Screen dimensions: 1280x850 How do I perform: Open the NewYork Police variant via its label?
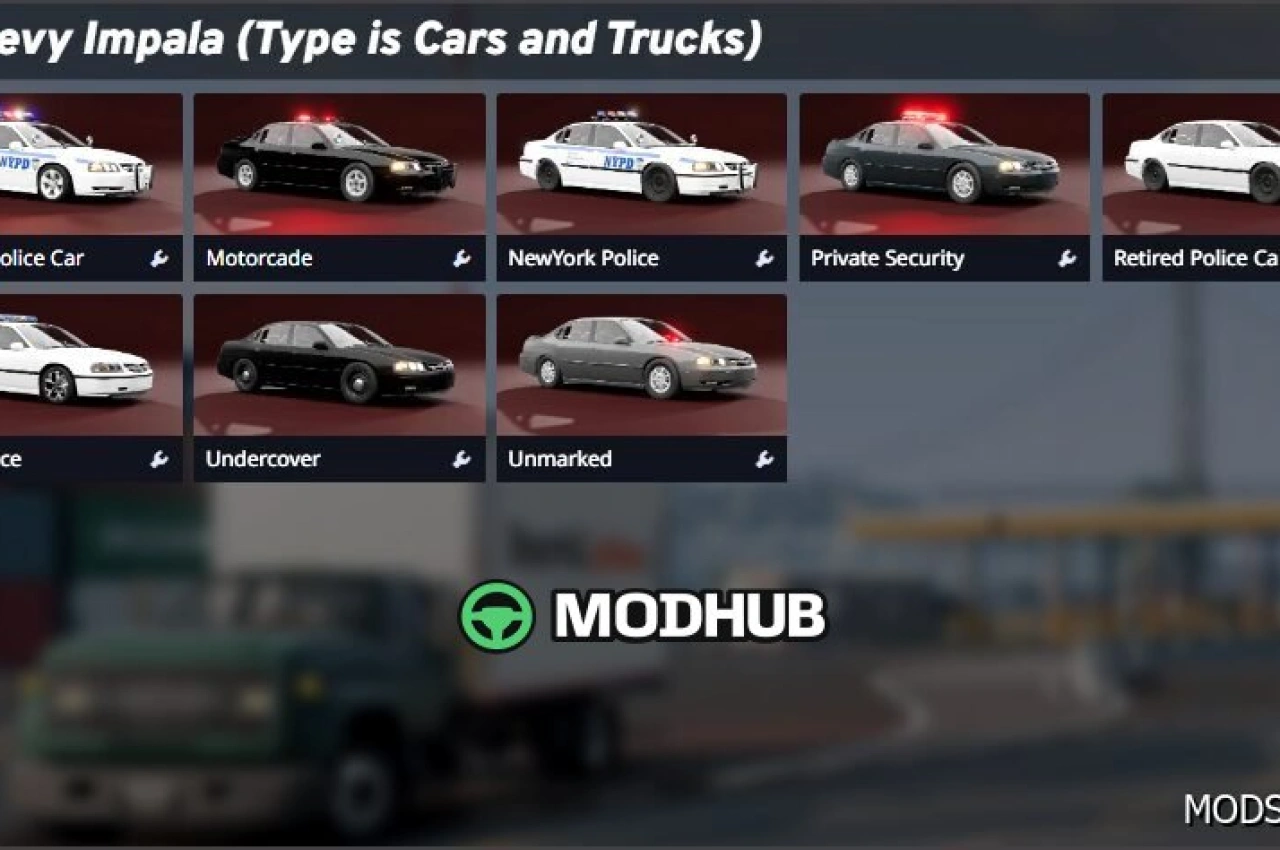pos(585,258)
